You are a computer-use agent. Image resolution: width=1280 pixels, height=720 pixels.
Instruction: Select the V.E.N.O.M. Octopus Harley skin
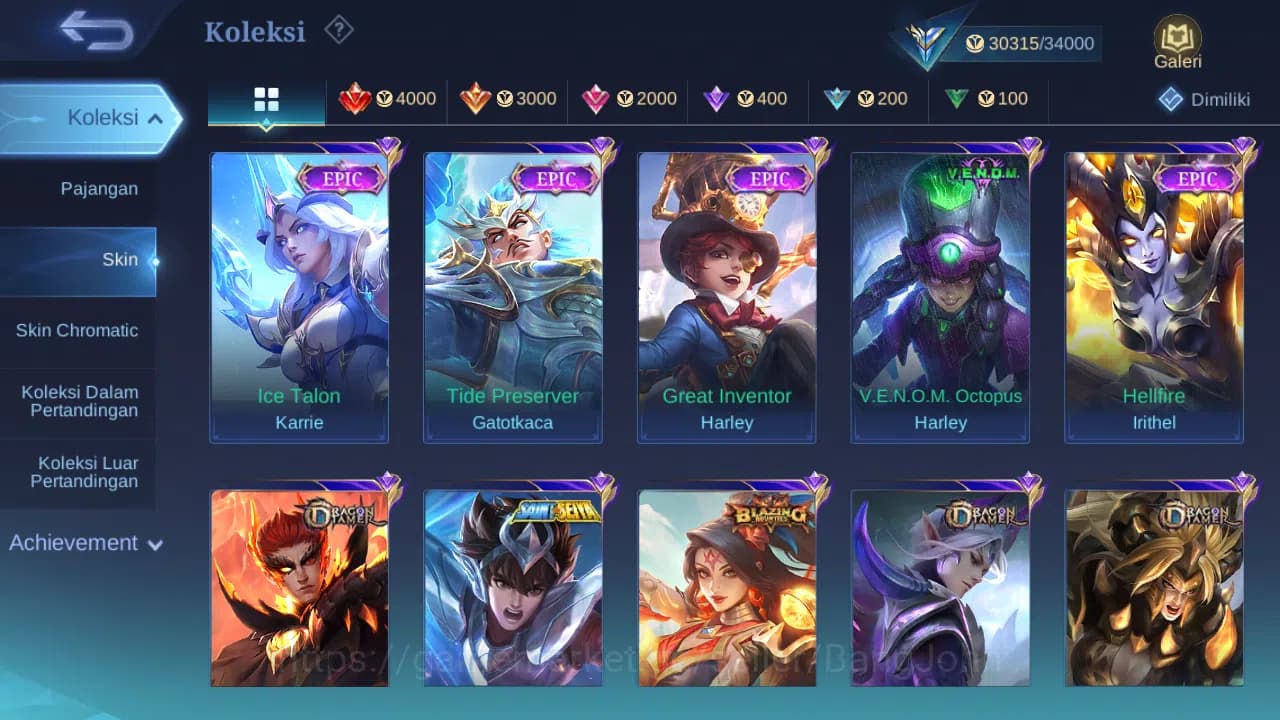tap(940, 295)
